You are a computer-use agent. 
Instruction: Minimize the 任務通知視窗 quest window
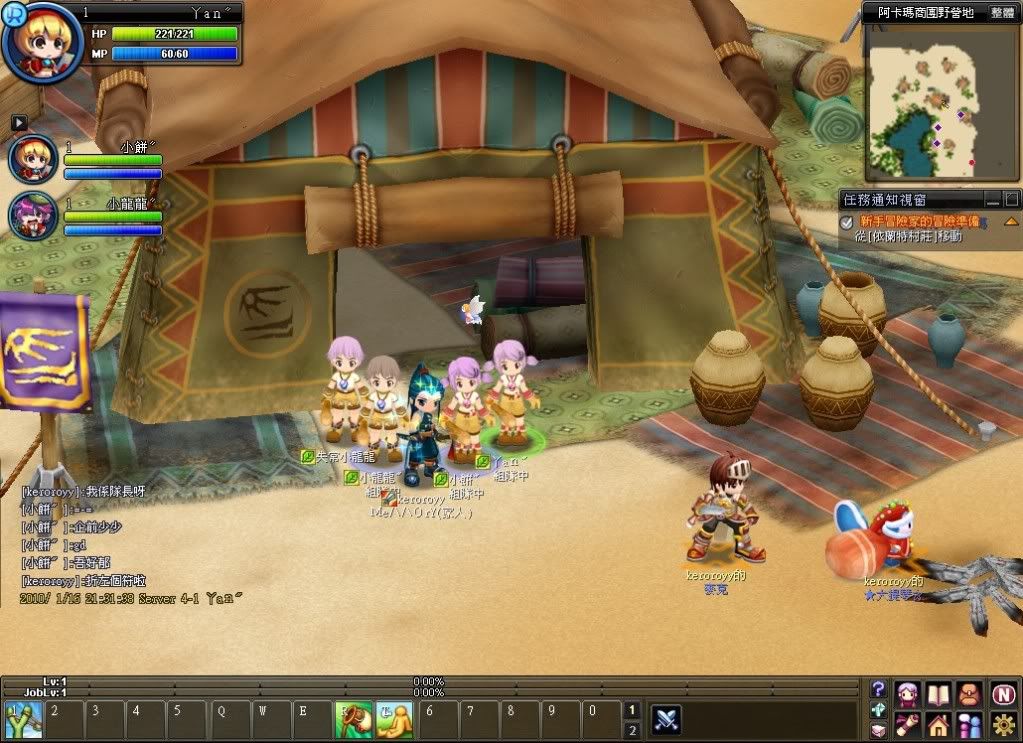992,199
